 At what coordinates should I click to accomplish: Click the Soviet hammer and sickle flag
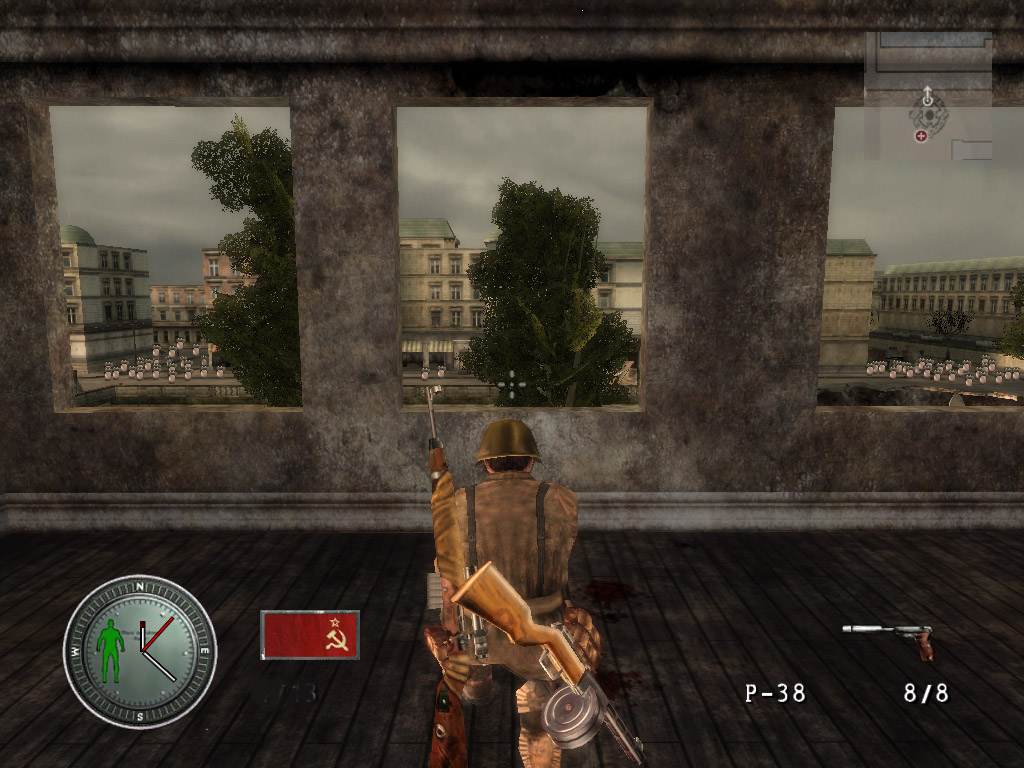point(309,635)
